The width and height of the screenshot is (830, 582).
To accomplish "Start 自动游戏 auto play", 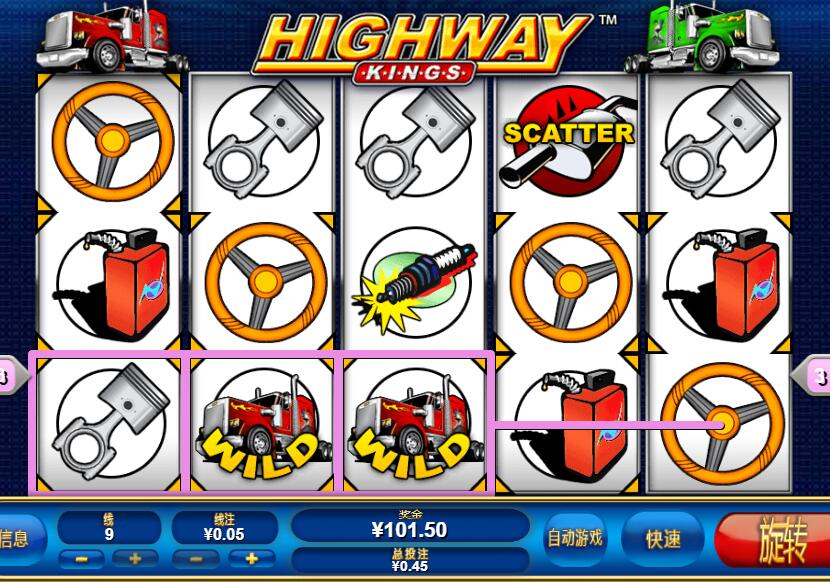I will pos(575,538).
